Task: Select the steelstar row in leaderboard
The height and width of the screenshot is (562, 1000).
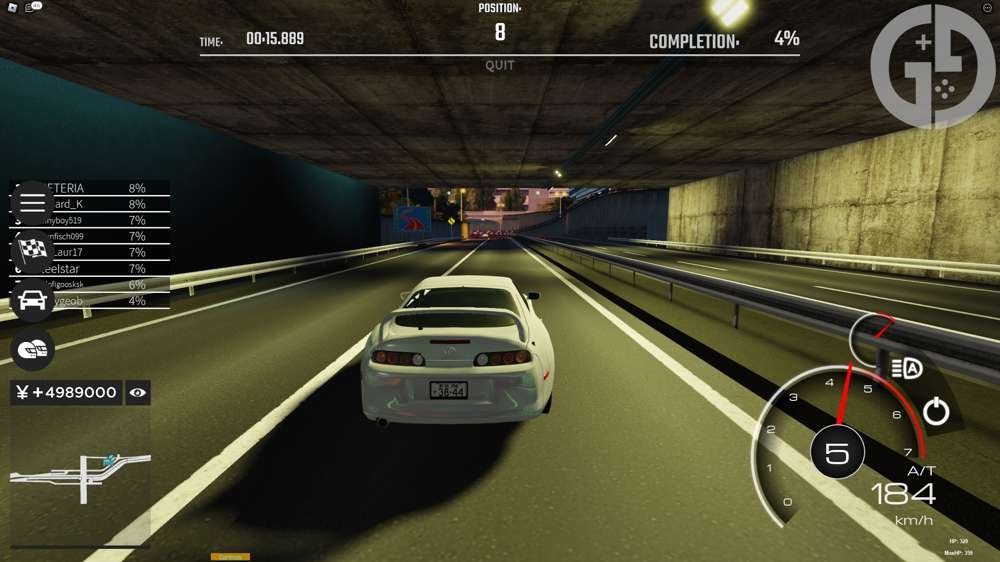Action: click(x=90, y=269)
